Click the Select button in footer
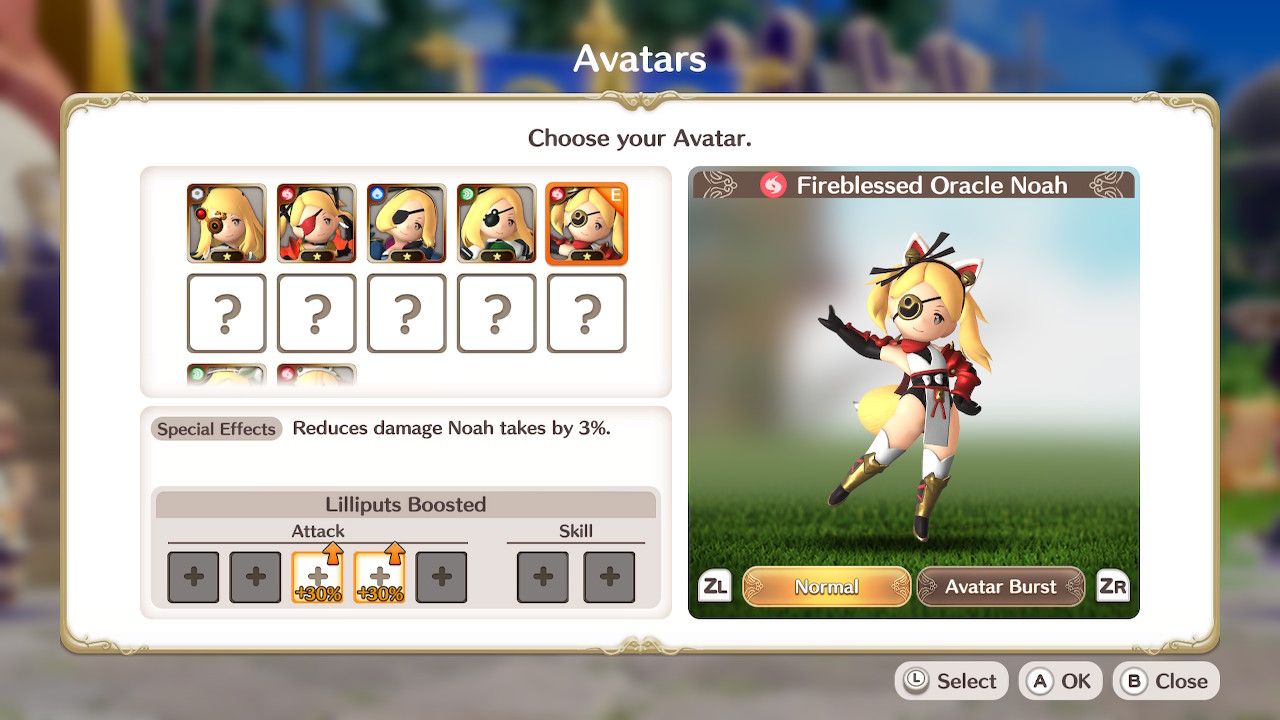Image resolution: width=1280 pixels, height=720 pixels. click(x=950, y=681)
